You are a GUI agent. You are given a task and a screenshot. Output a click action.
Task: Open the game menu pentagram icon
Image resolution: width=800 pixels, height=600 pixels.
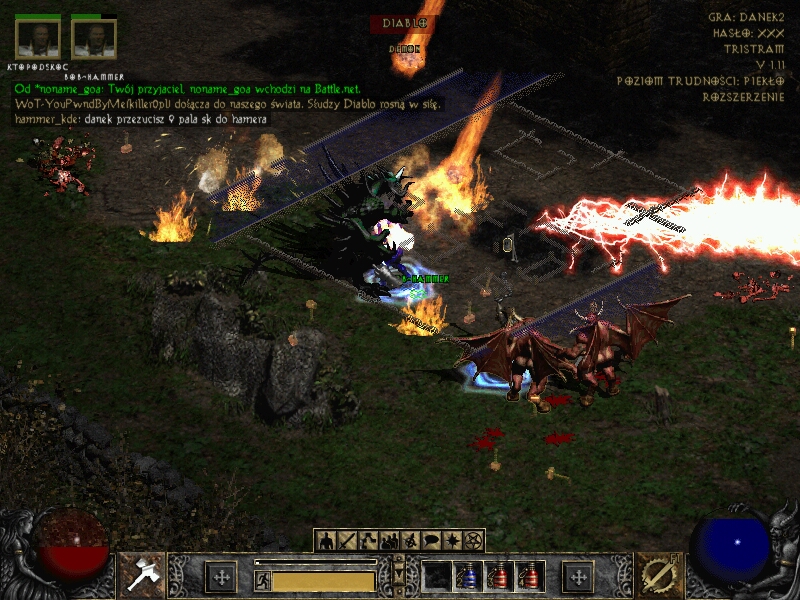474,541
